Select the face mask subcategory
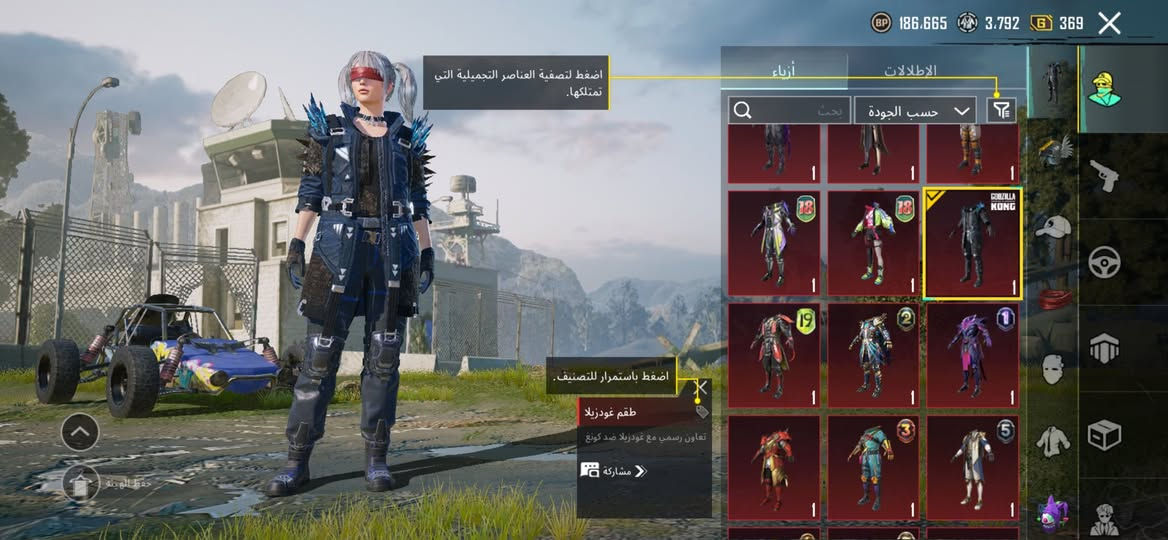Screen dimensions: 1168x540 click(x=1052, y=369)
